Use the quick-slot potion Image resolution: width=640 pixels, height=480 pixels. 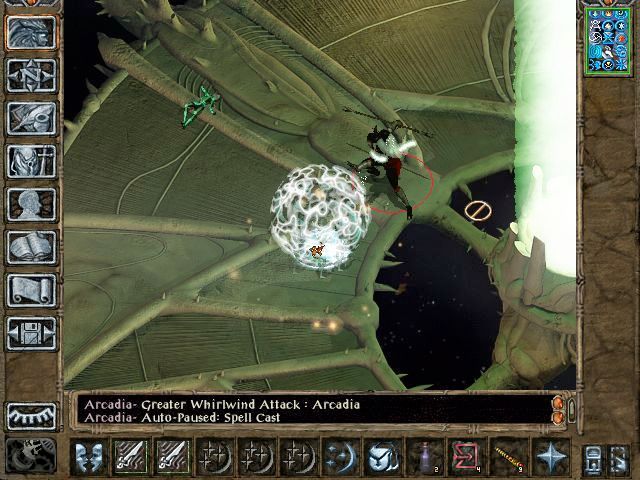pyautogui.click(x=425, y=457)
